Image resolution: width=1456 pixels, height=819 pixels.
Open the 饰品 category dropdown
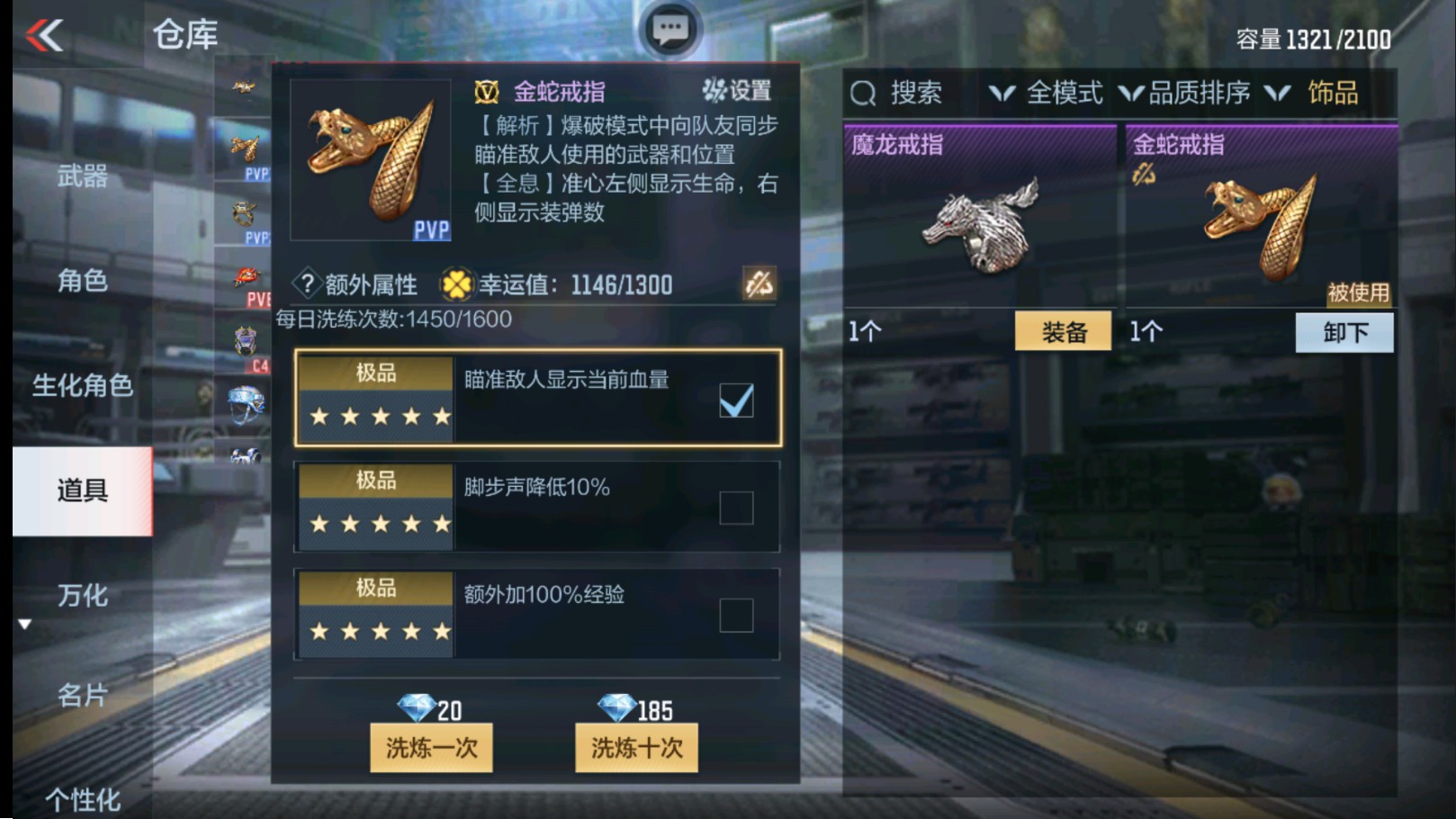1319,93
